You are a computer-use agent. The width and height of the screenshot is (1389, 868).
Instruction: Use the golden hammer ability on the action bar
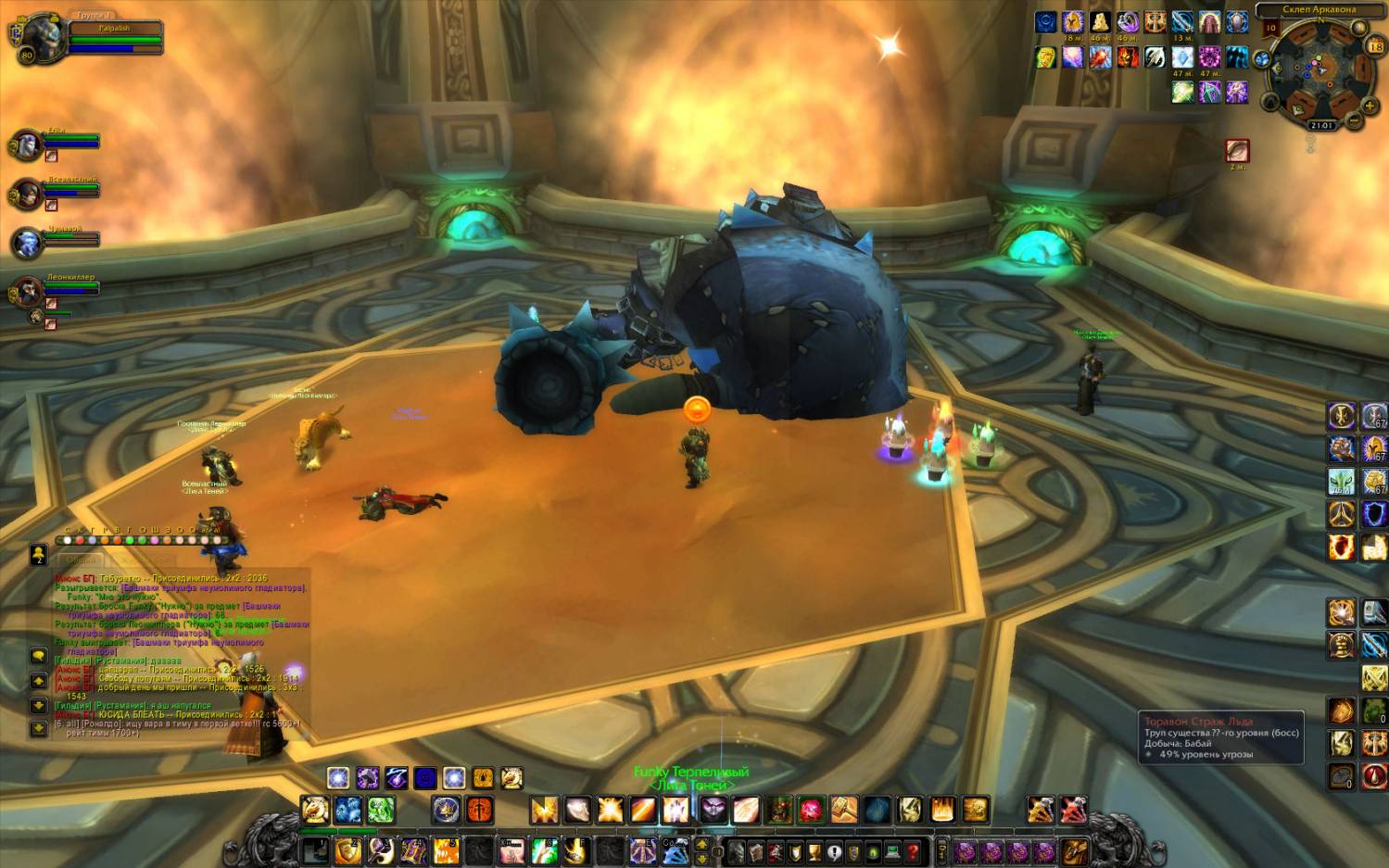842,811
